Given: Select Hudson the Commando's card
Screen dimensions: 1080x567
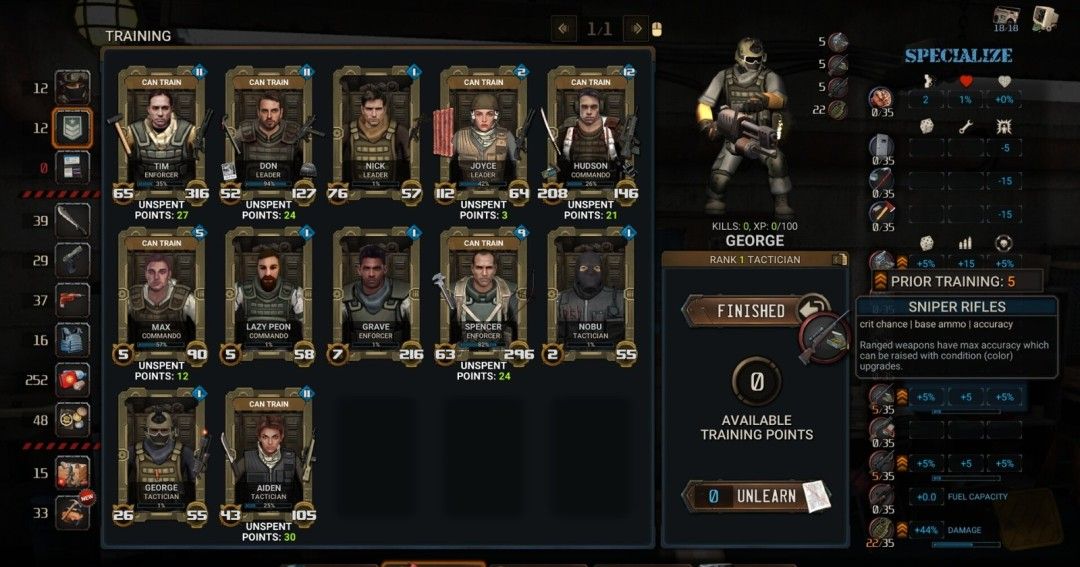Looking at the screenshot, I should click(590, 135).
